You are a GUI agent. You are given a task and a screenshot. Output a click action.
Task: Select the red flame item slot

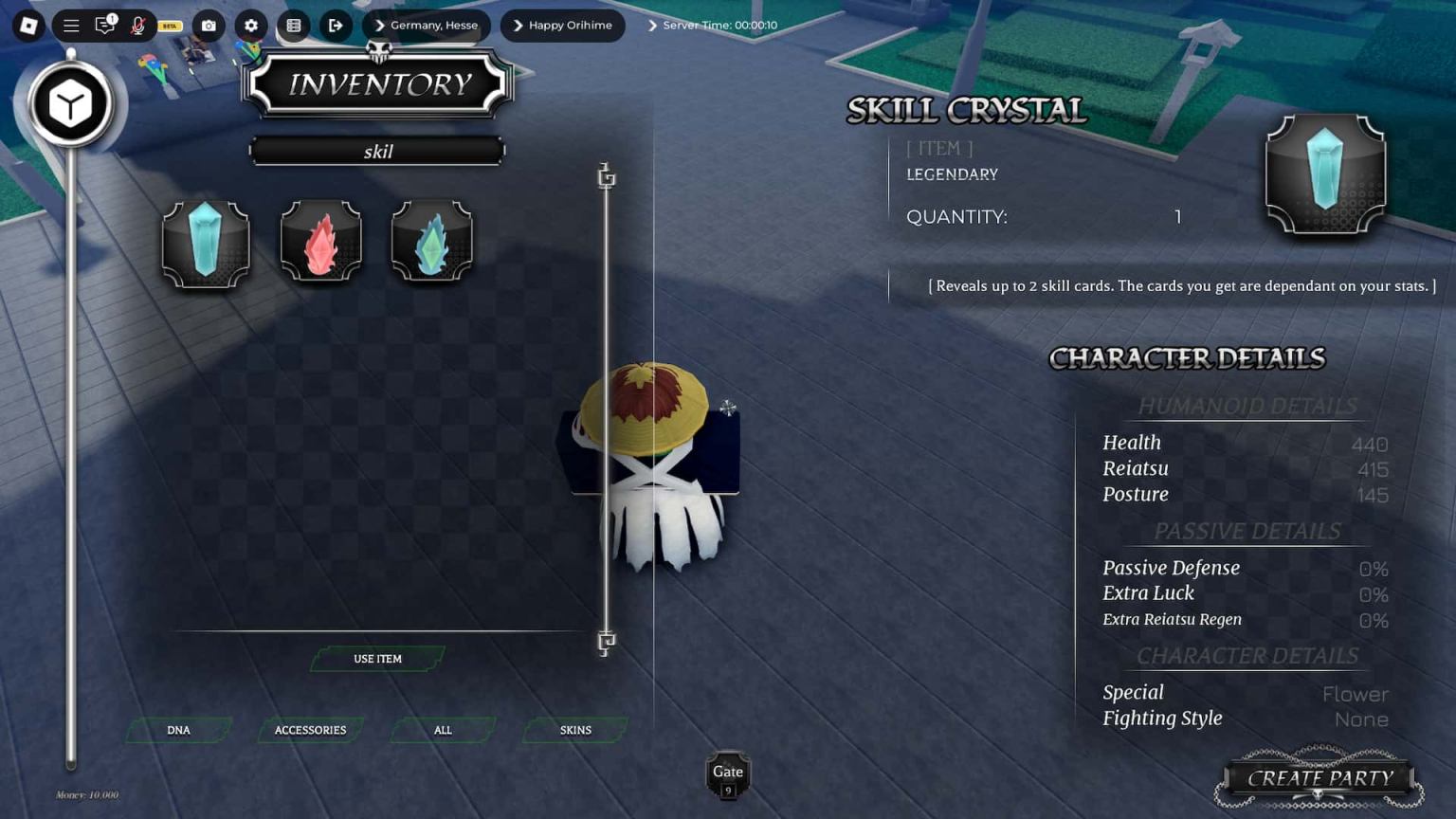point(319,241)
